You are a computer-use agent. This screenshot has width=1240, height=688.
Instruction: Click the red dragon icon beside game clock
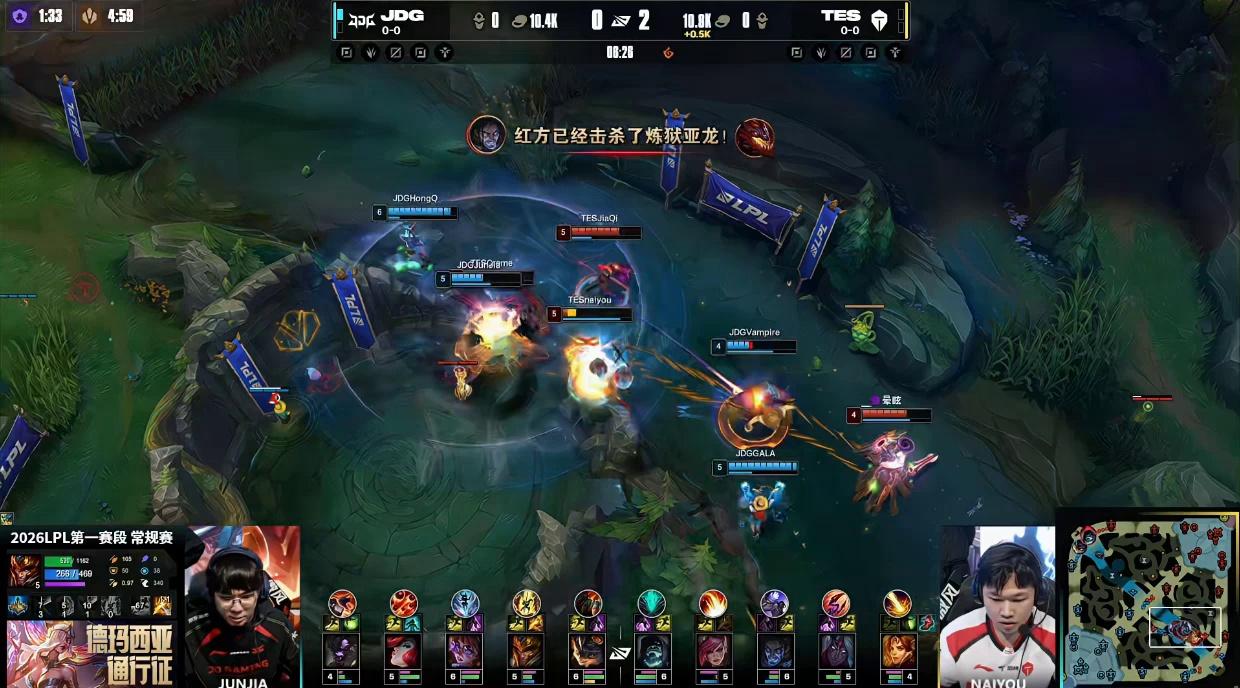tap(668, 52)
